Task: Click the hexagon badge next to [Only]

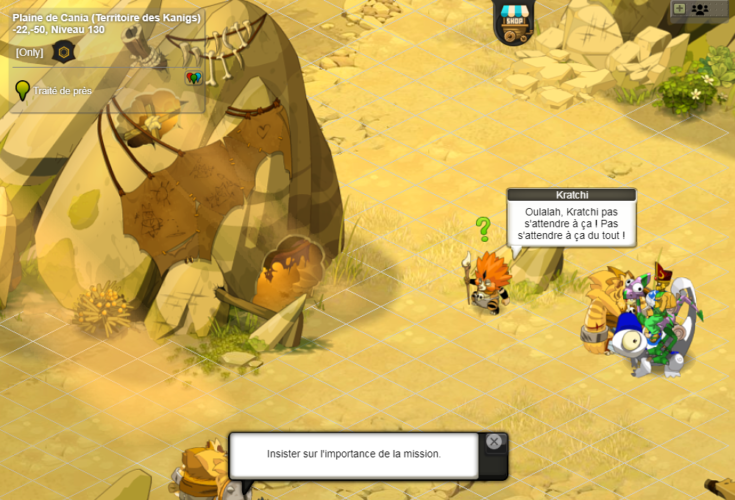Action: [x=63, y=52]
